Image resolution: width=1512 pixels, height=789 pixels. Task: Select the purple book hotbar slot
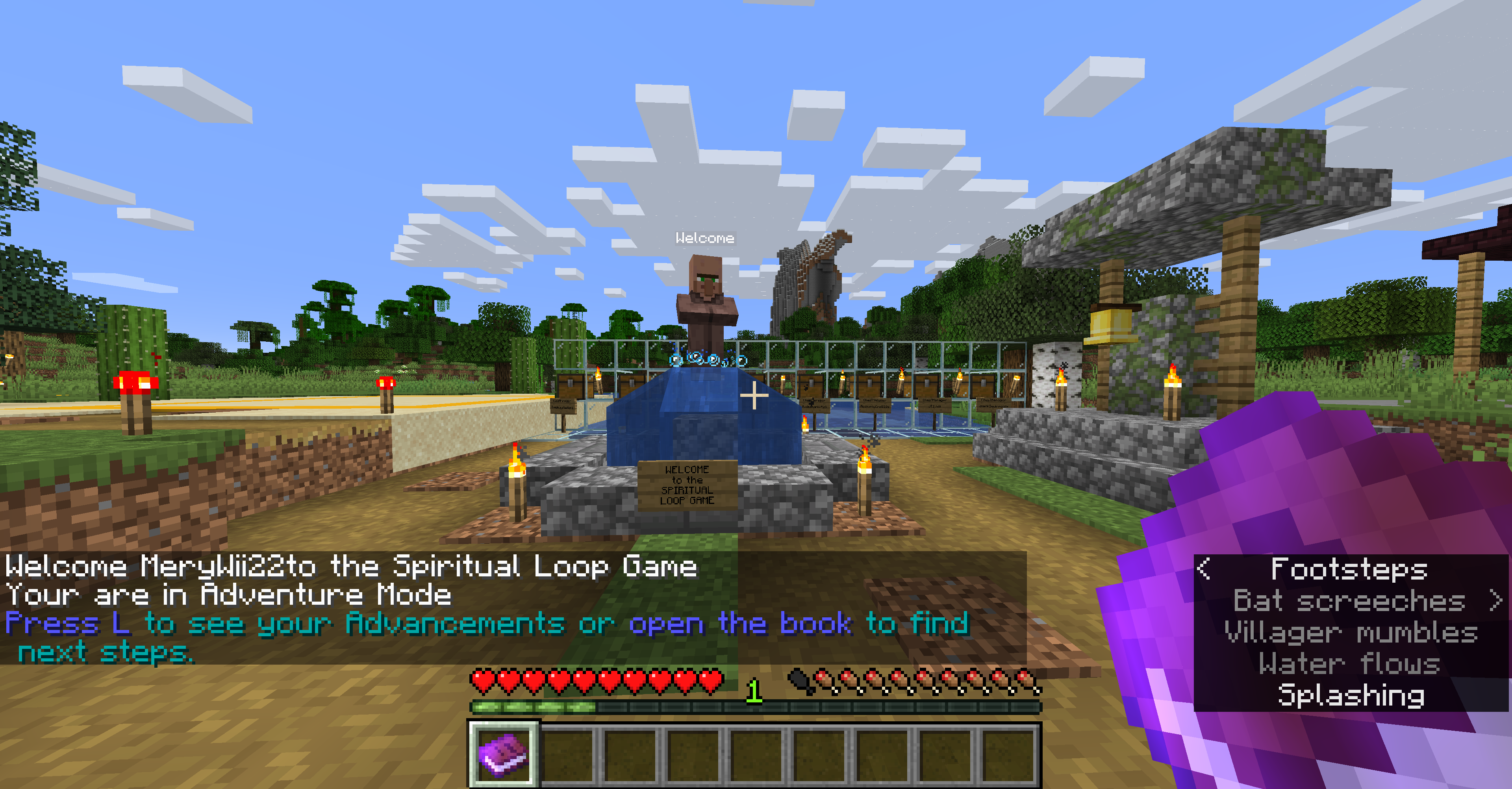(x=503, y=754)
